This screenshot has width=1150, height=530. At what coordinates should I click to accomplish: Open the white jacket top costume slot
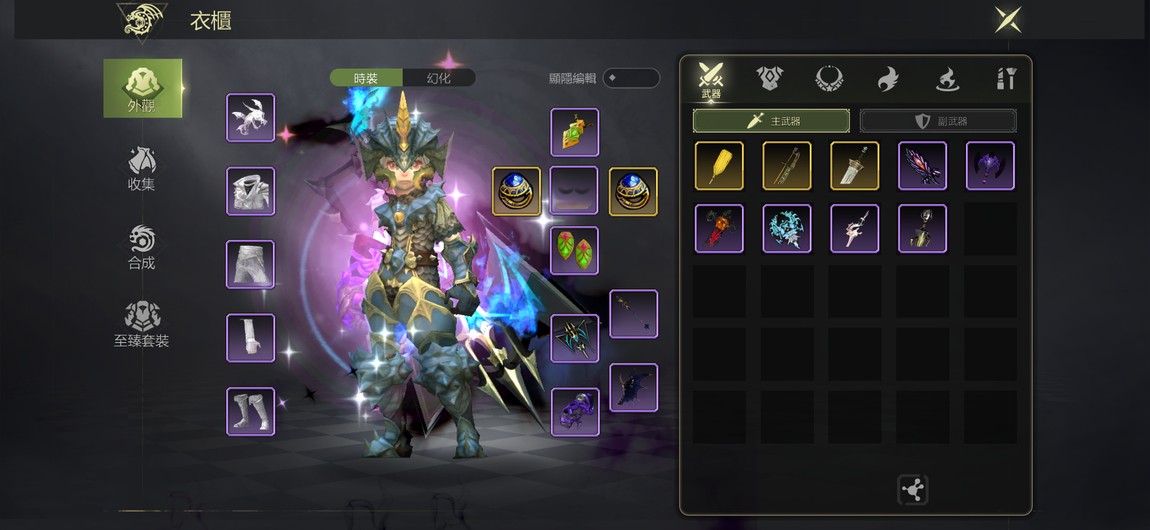point(250,191)
